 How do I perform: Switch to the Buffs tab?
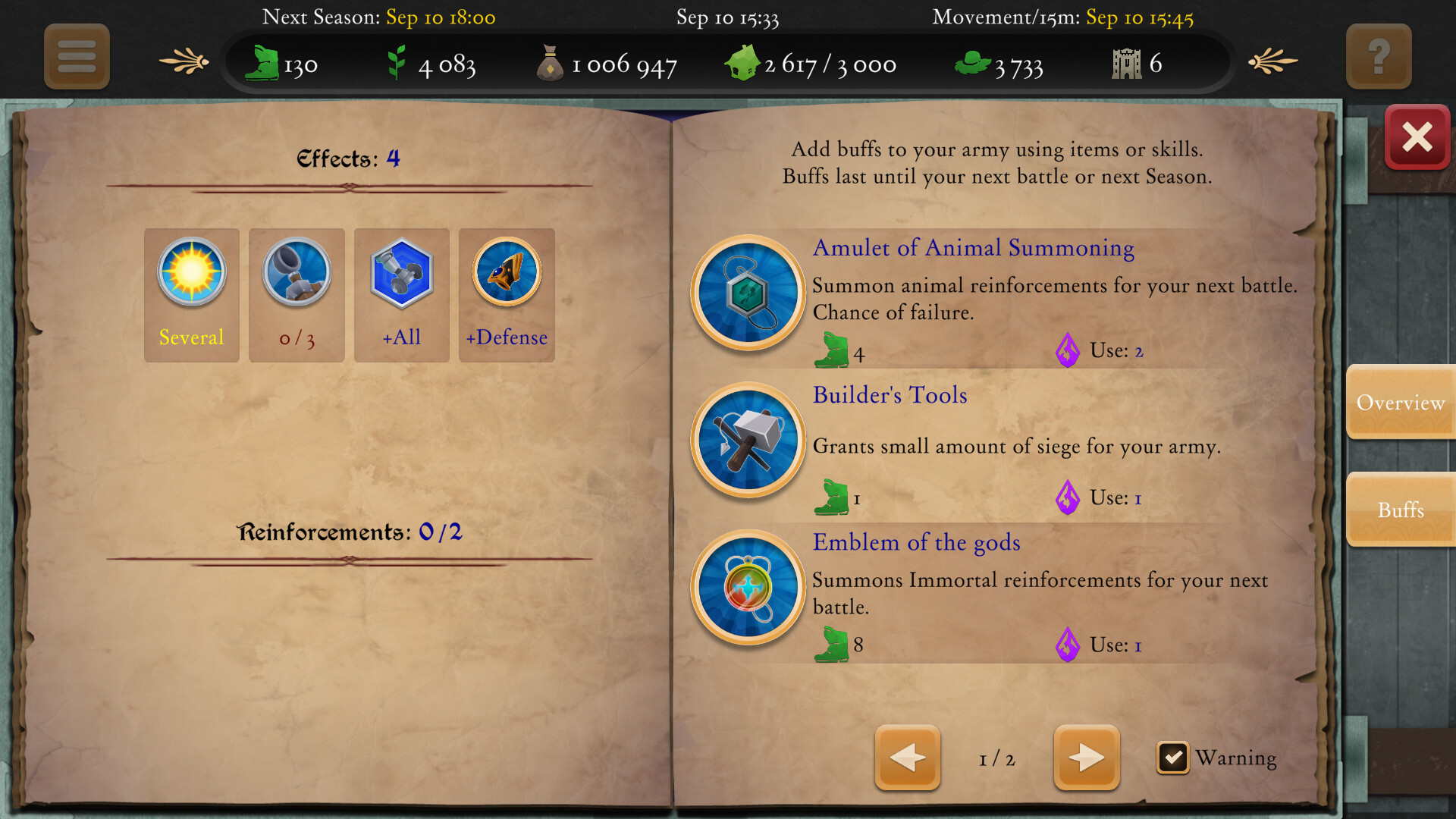pos(1401,510)
